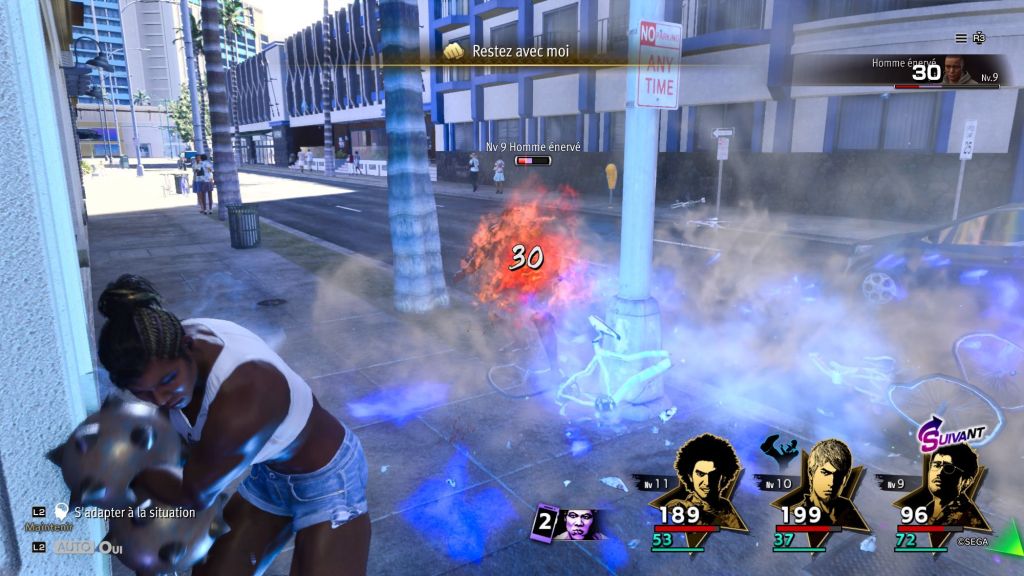Toggle the AUTO battle option
Viewport: 1024px width, 576px height.
(74, 547)
